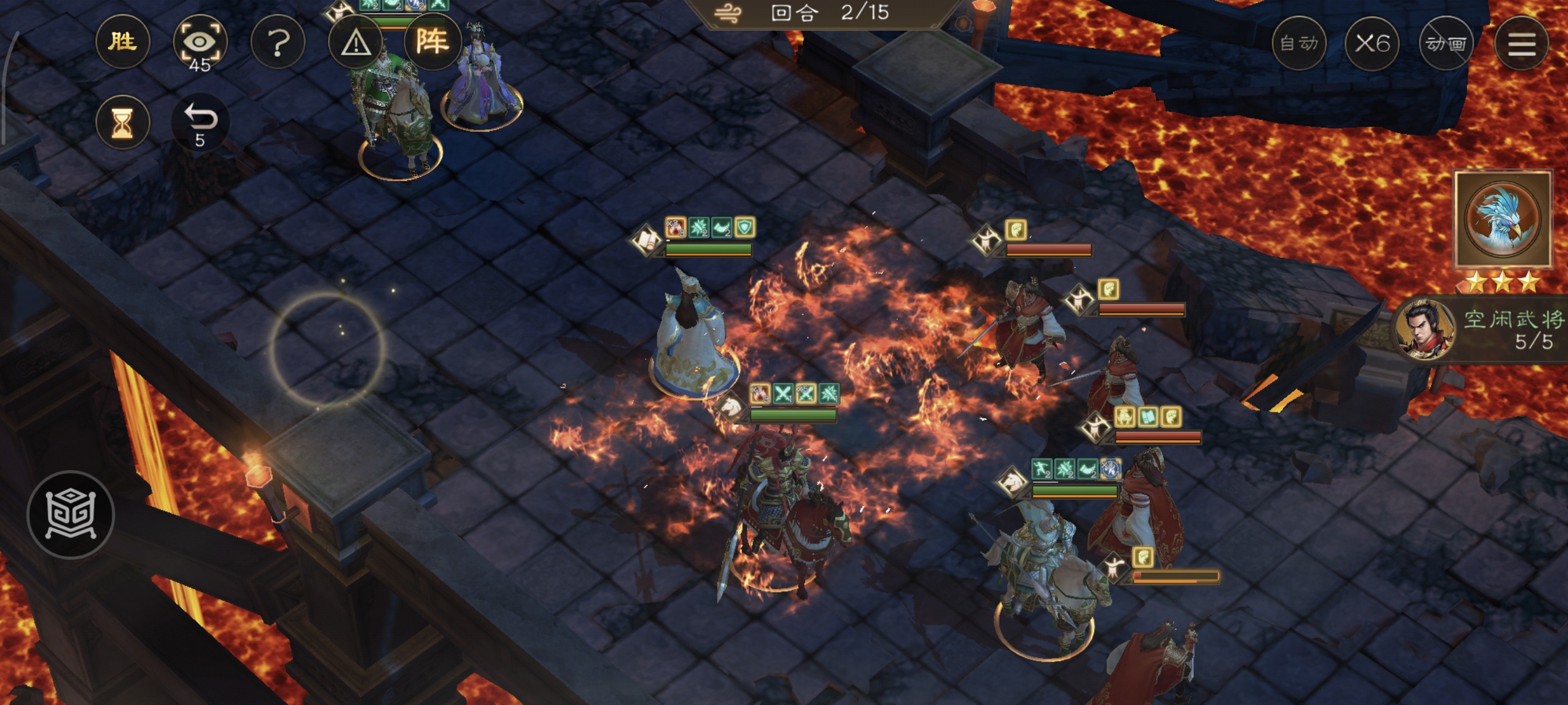Viewport: 1568px width, 705px height.
Task: Open the hamburger menu
Action: [1521, 43]
